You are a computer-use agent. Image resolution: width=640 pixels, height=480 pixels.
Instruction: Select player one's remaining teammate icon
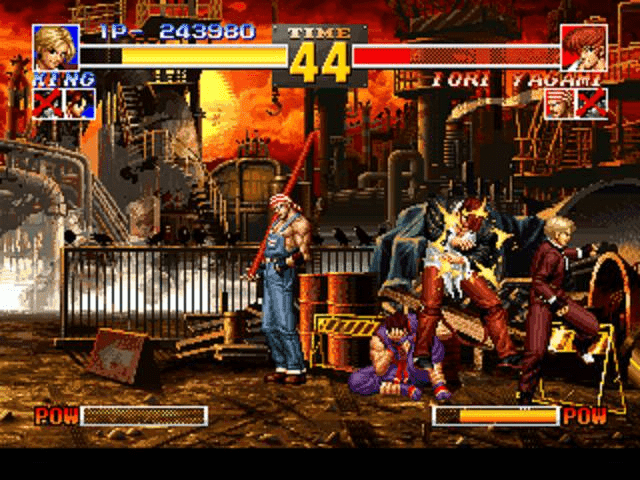coord(80,103)
